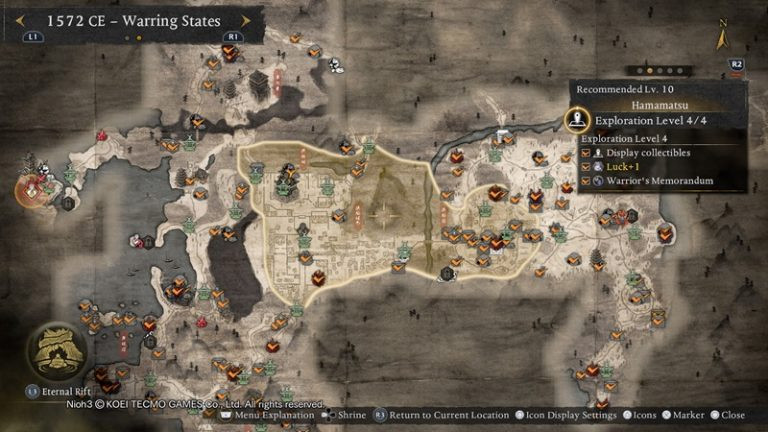Image resolution: width=768 pixels, height=432 pixels.
Task: Open the Menu Explanation option
Action: point(269,415)
